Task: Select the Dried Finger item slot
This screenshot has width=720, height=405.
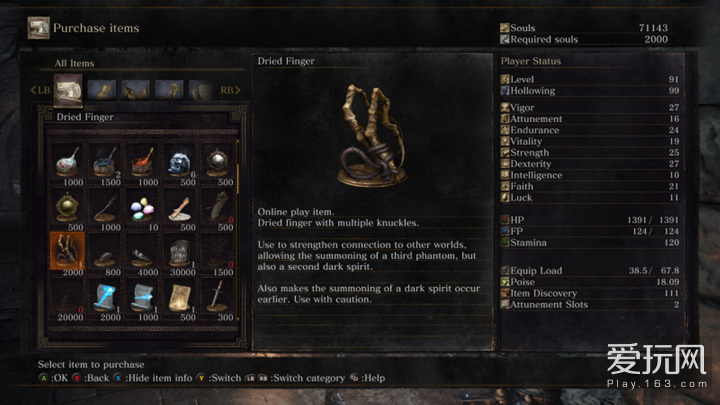Action: [x=66, y=250]
